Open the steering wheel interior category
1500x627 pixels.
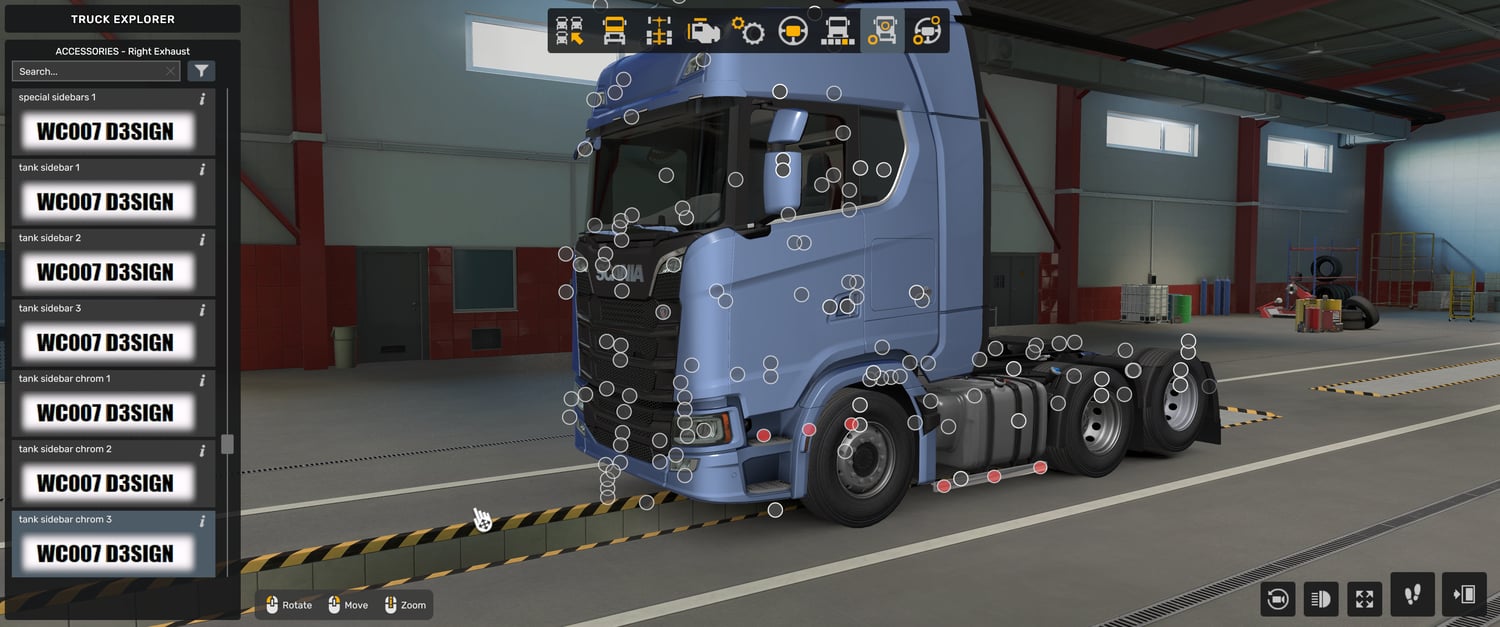click(793, 31)
